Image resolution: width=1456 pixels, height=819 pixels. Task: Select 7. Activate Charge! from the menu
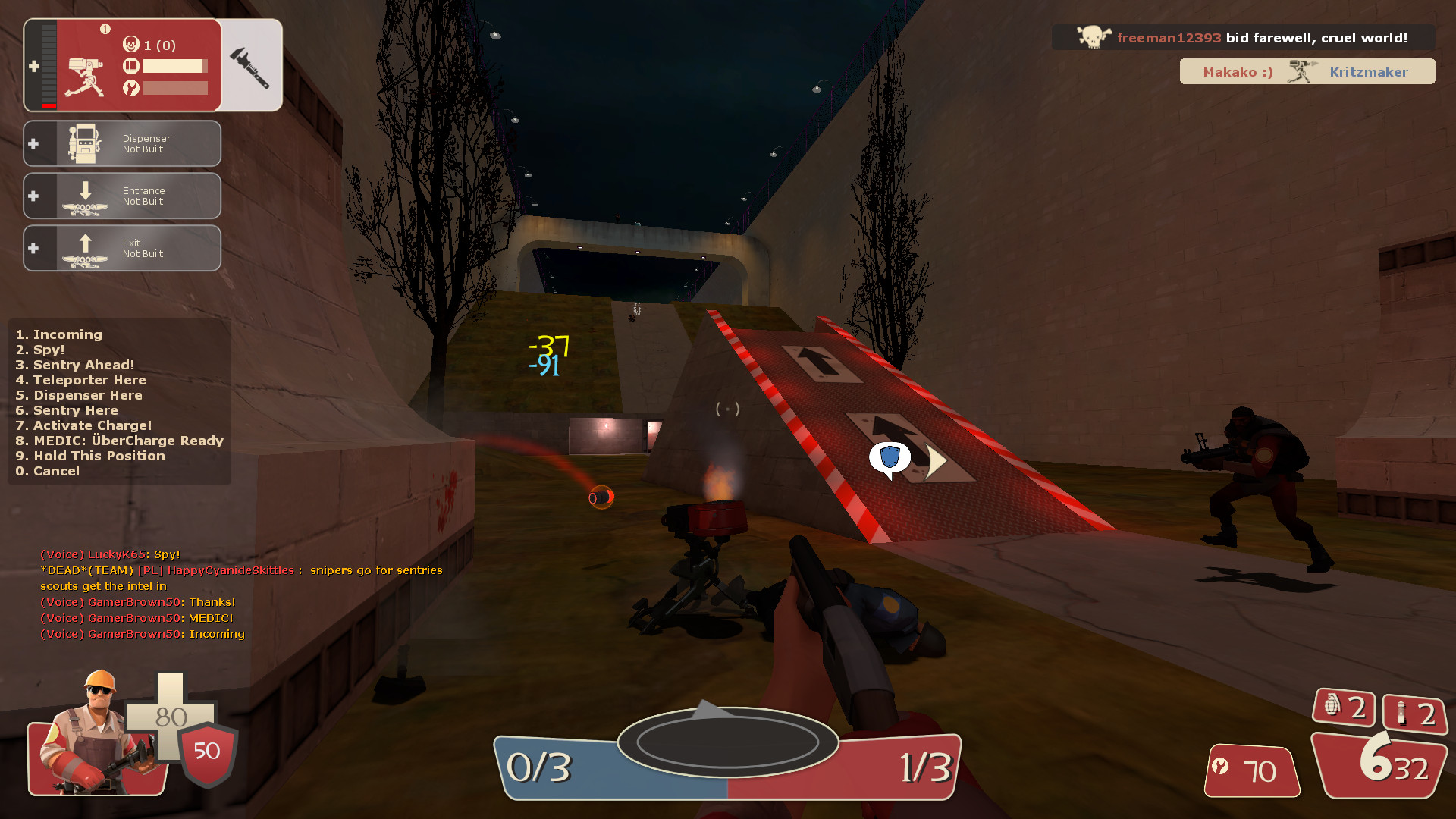click(x=83, y=425)
